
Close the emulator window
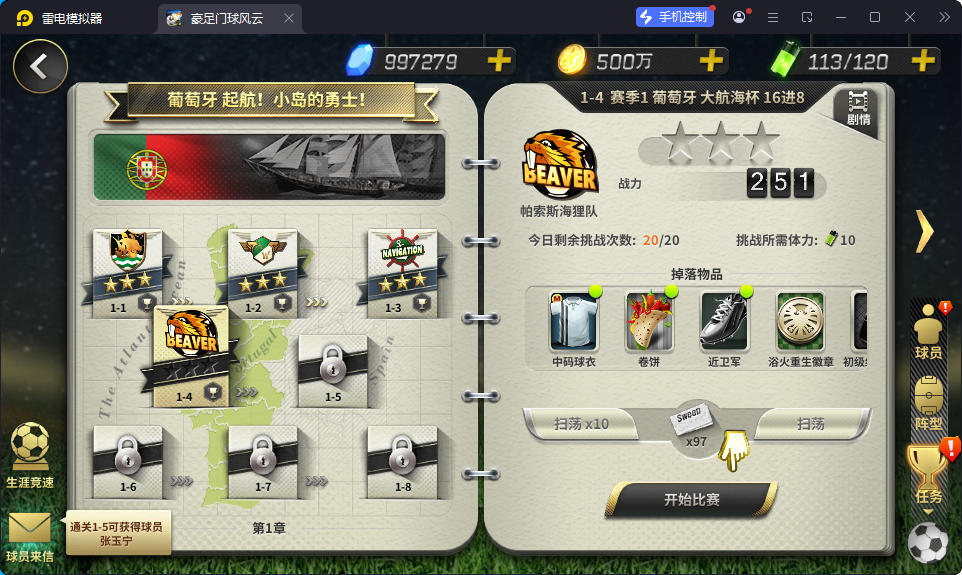(x=910, y=17)
